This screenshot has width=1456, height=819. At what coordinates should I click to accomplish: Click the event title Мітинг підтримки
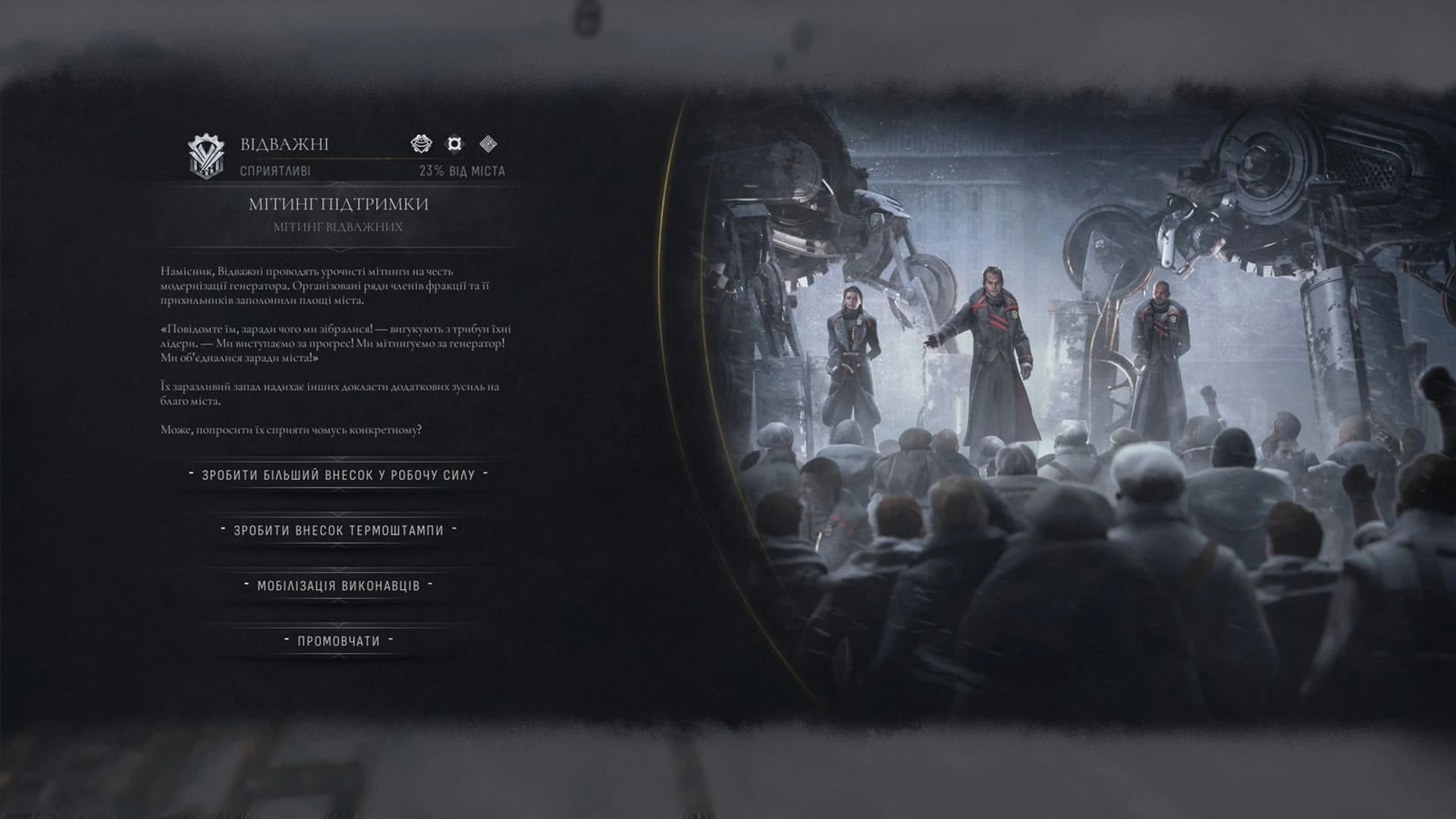point(339,205)
